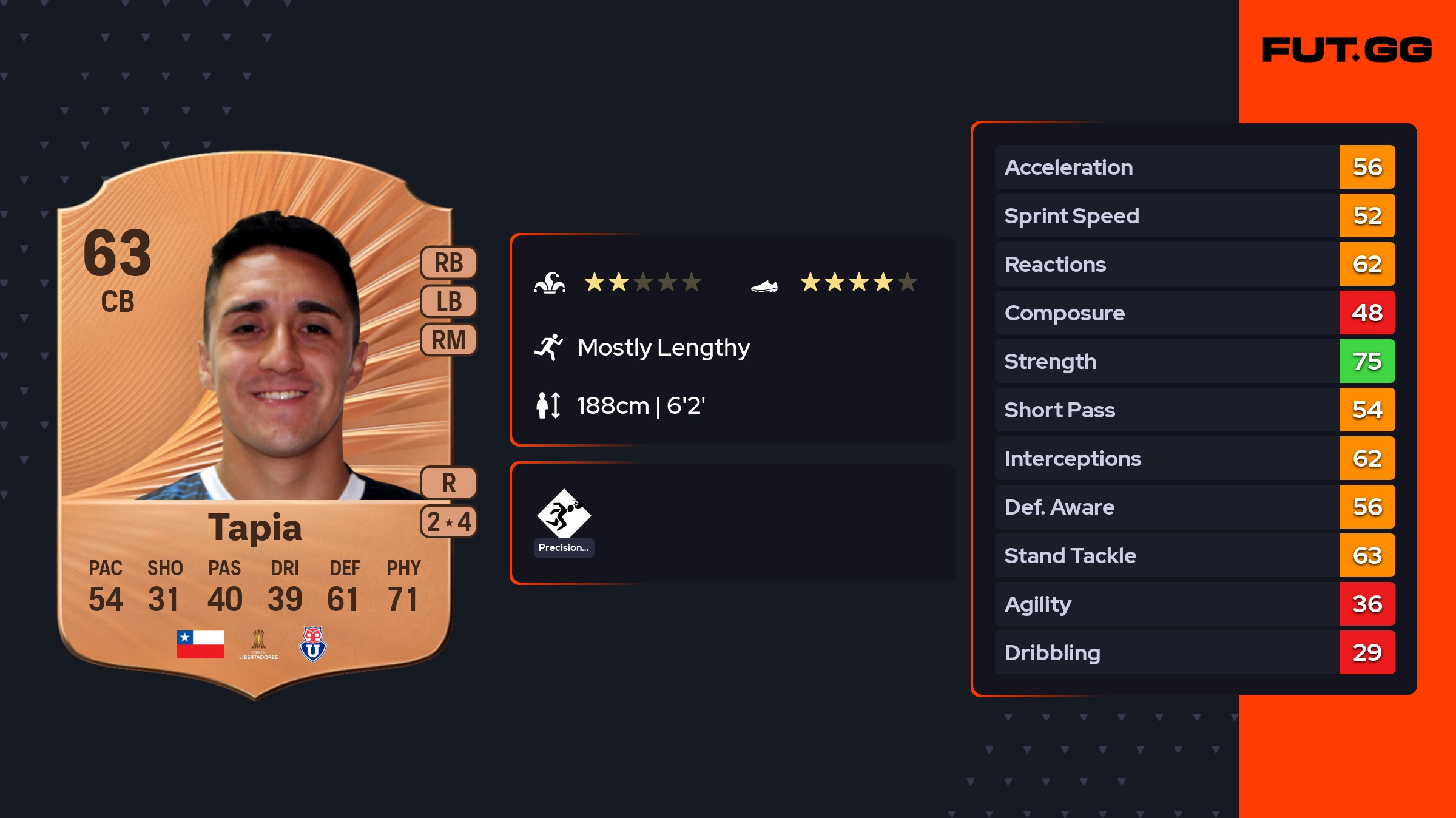Choose the RB alternate position badge
The width and height of the screenshot is (1456, 818).
(x=449, y=263)
